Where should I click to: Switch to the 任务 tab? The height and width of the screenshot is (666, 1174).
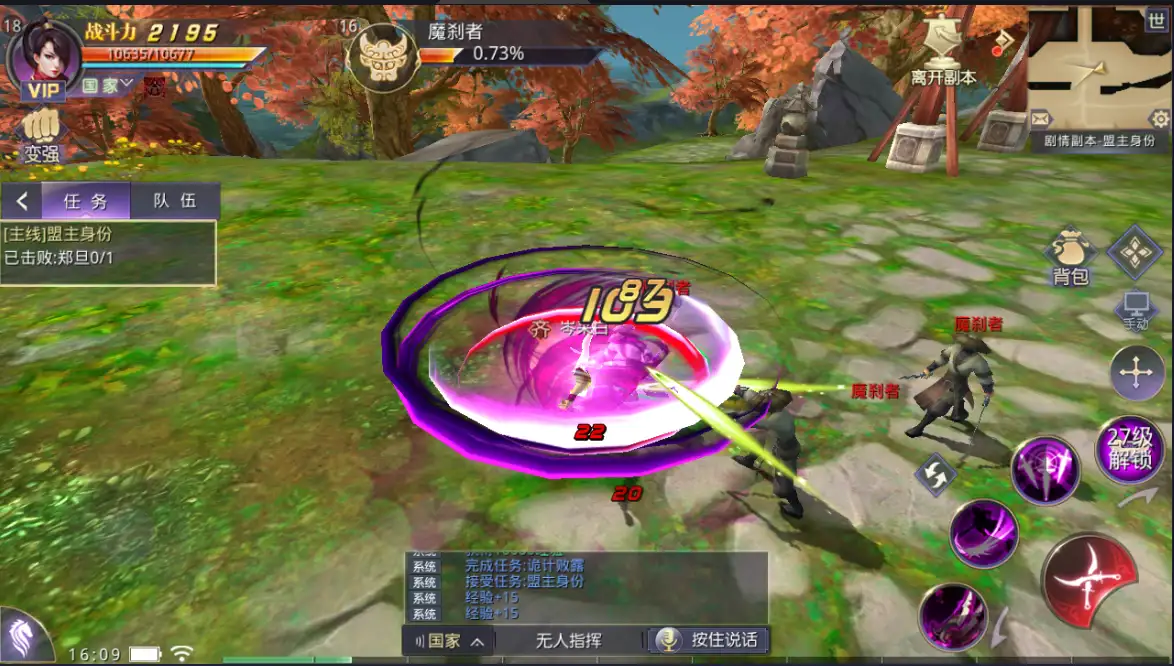point(86,201)
